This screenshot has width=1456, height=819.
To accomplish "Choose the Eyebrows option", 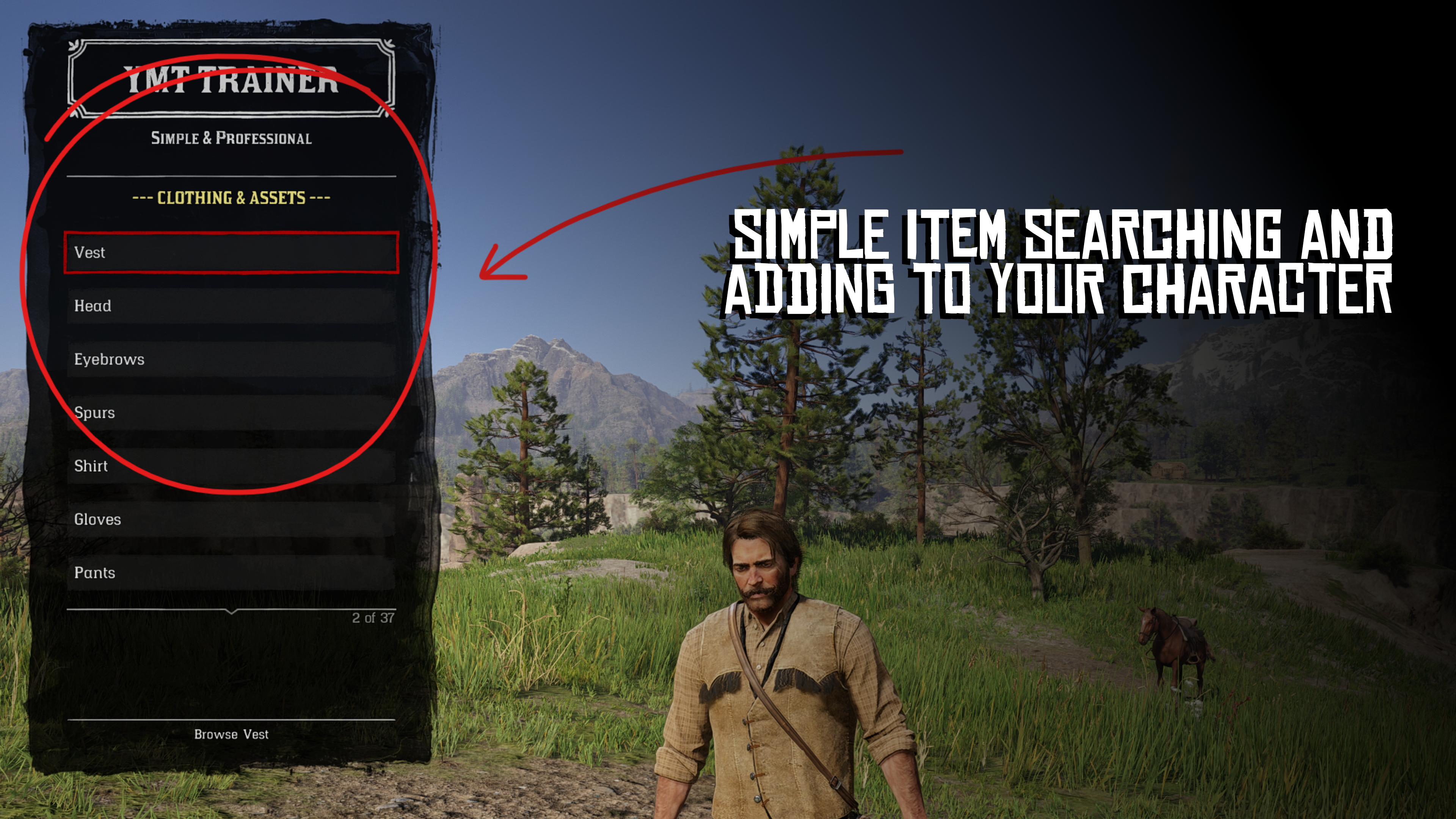I will click(231, 359).
